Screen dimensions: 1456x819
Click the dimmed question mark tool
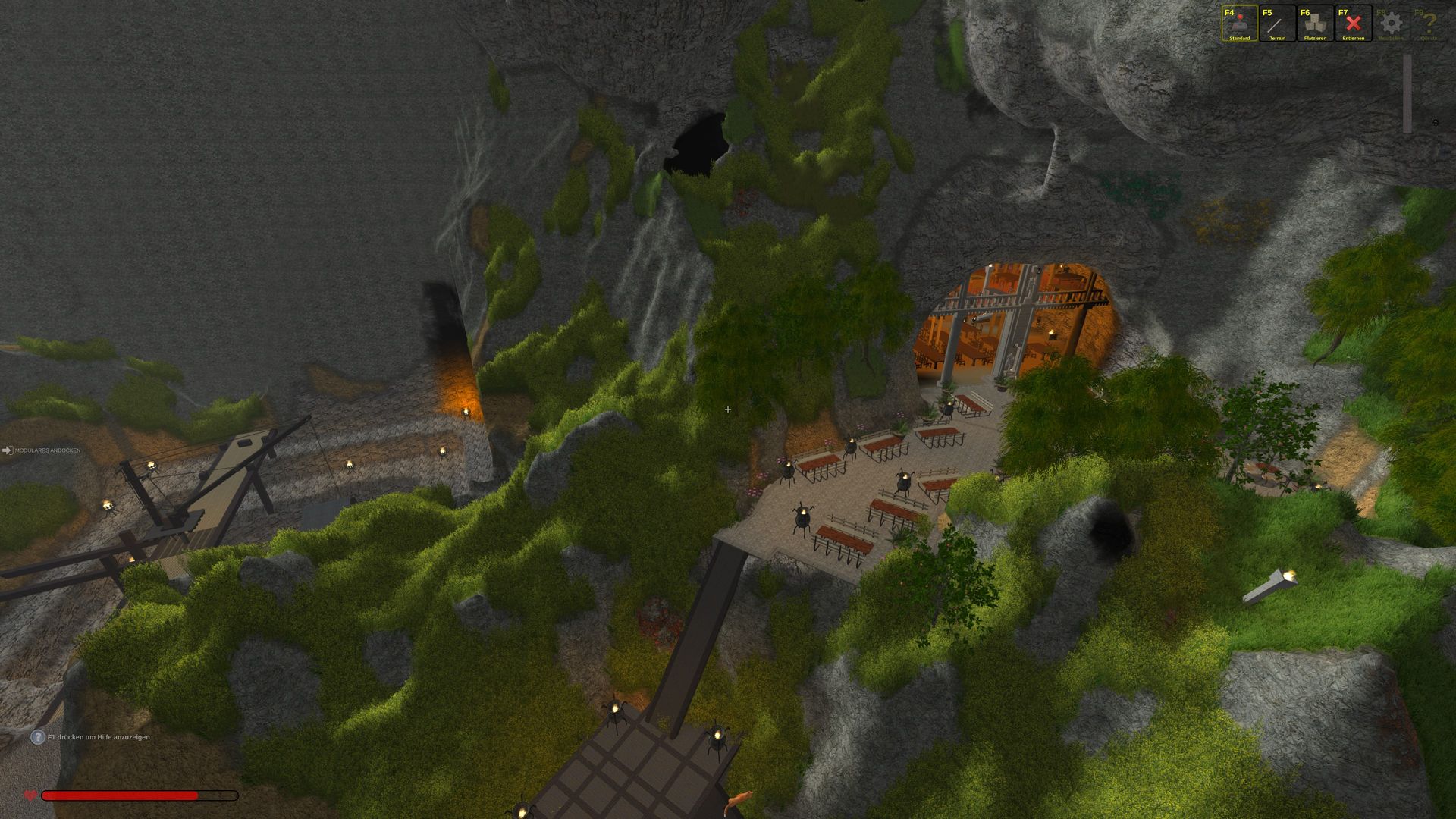[x=1429, y=24]
